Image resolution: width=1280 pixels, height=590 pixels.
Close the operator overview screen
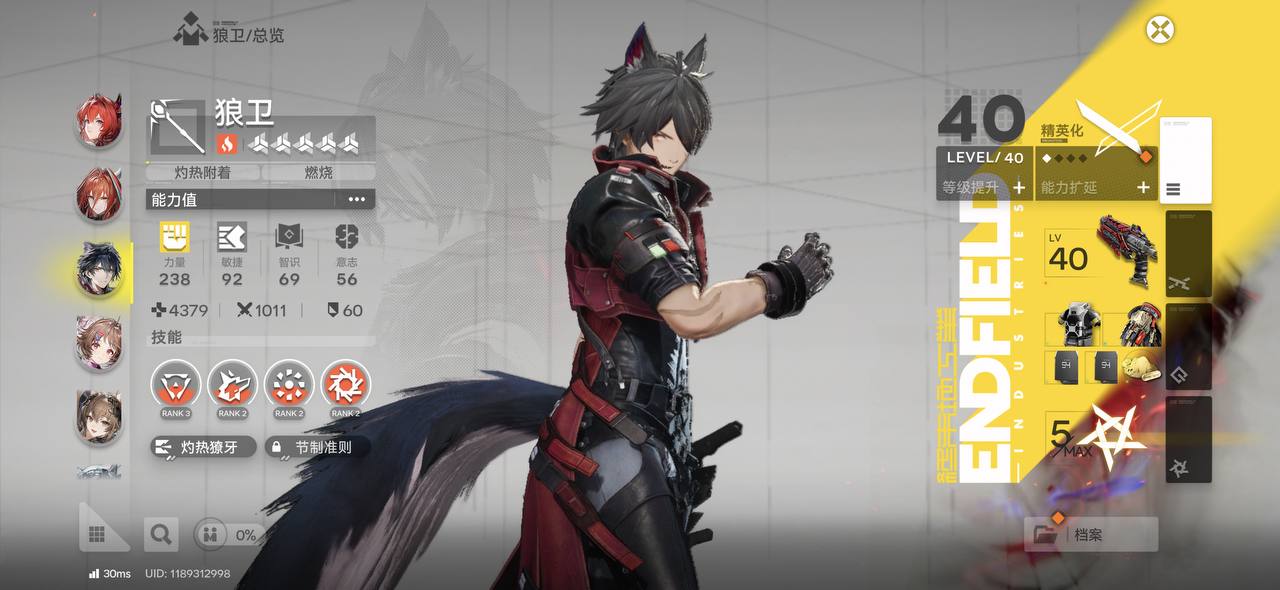[1160, 30]
